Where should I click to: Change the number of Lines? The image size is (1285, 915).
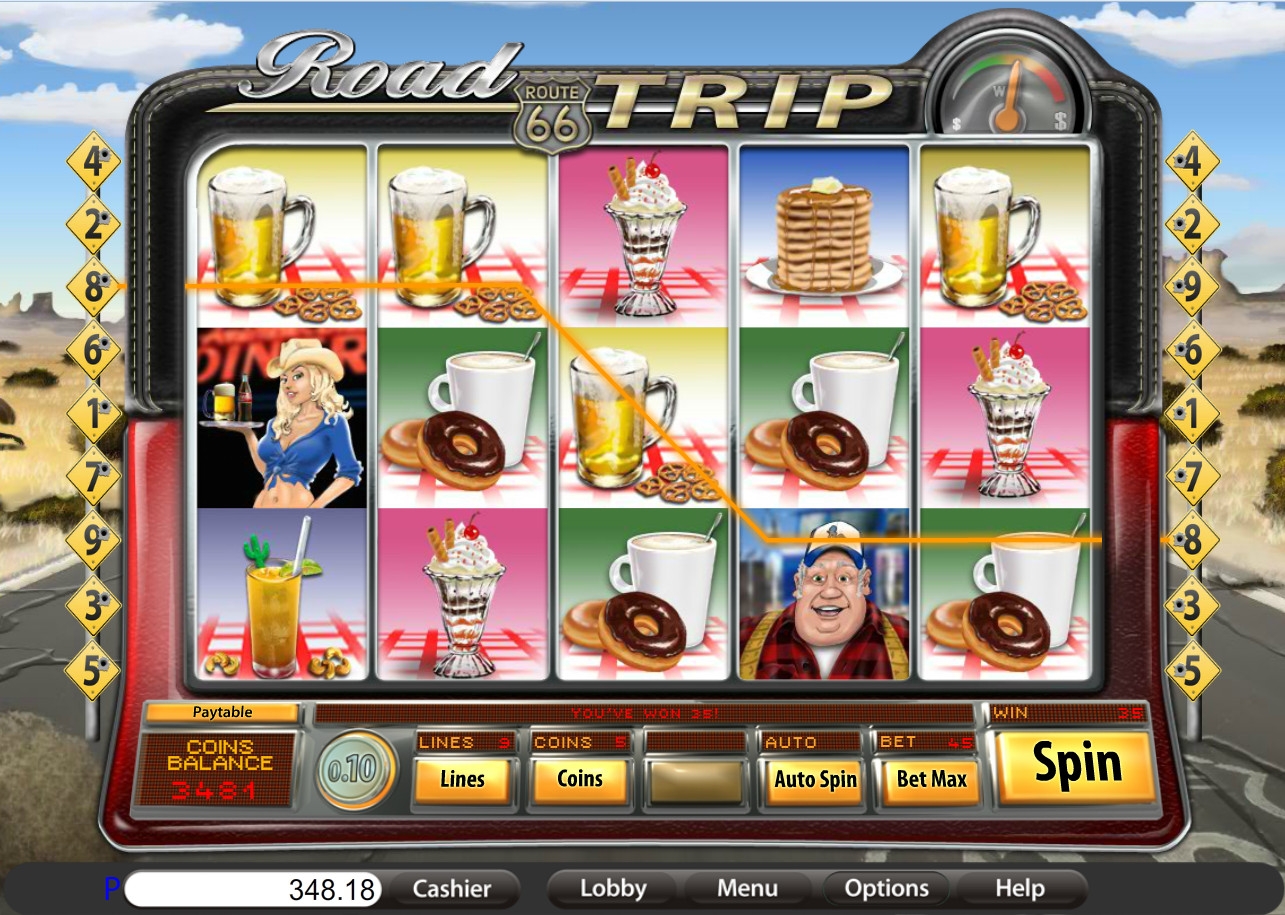tap(462, 779)
